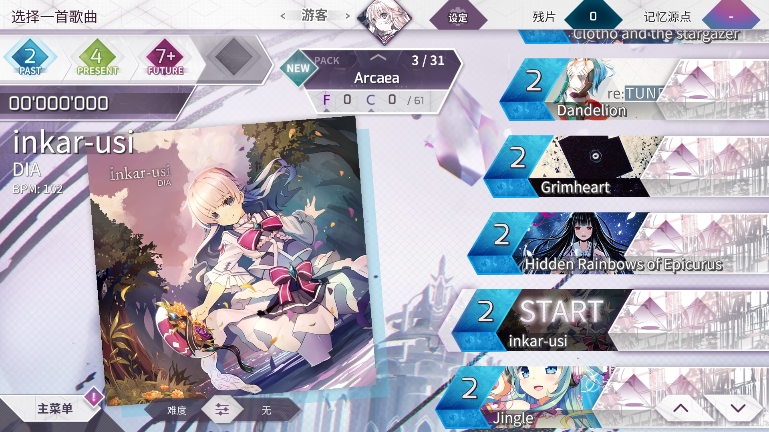
Task: Click the up arrow list button
Action: click(x=679, y=408)
